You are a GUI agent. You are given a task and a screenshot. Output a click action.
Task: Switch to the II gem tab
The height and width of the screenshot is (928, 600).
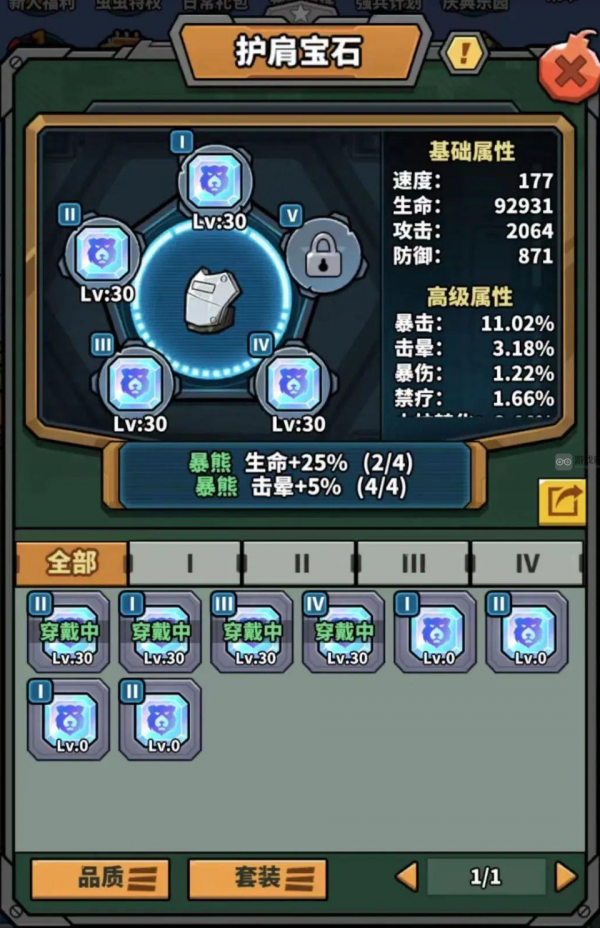[x=300, y=564]
